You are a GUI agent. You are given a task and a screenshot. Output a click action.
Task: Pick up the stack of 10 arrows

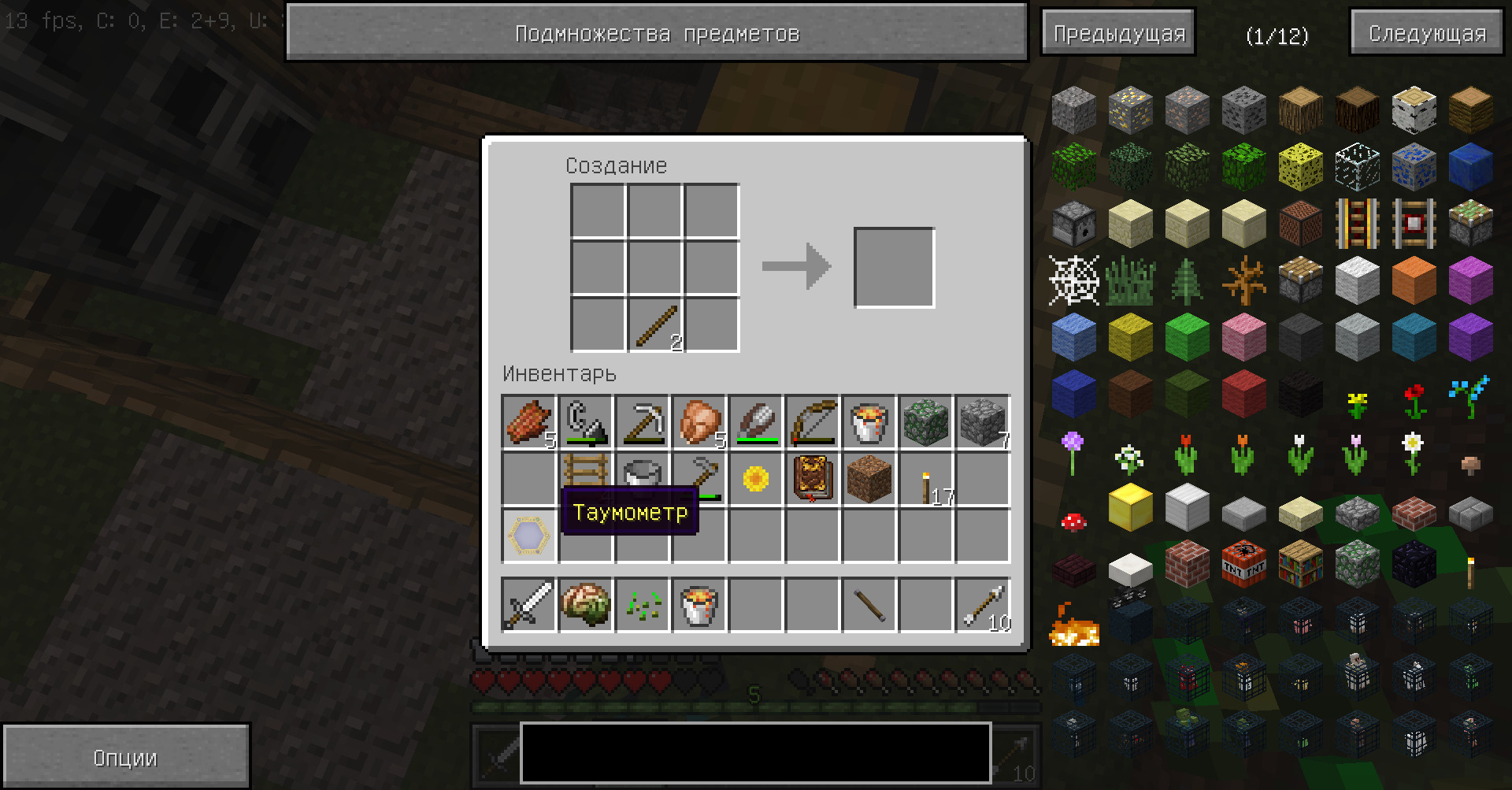pyautogui.click(x=983, y=605)
